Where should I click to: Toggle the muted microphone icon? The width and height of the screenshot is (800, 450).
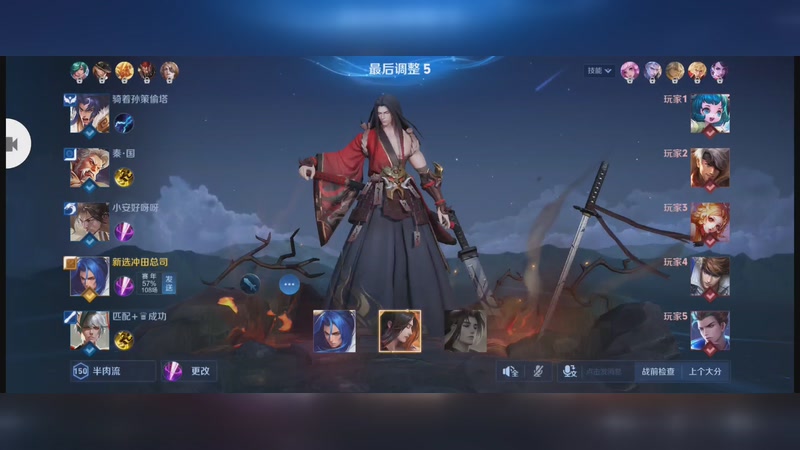point(538,371)
